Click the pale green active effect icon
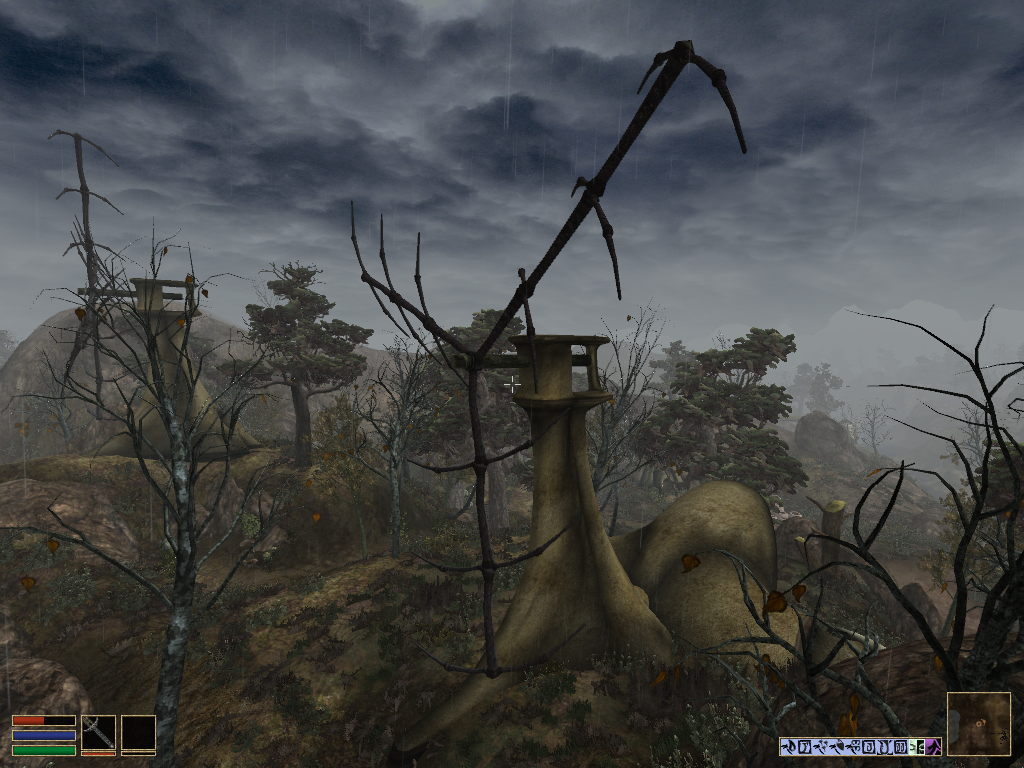 pyautogui.click(x=917, y=746)
